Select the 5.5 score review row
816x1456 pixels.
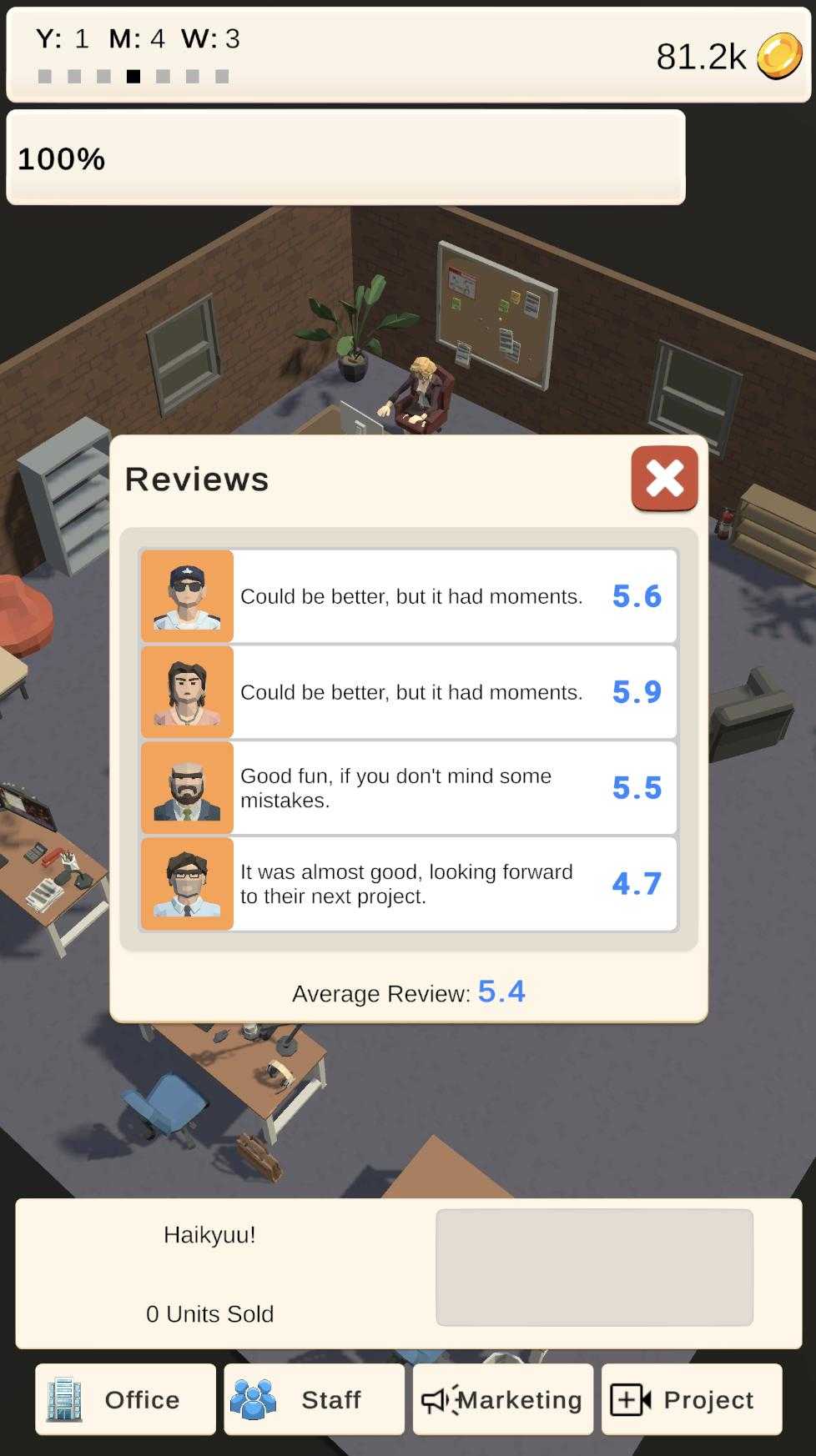(409, 788)
